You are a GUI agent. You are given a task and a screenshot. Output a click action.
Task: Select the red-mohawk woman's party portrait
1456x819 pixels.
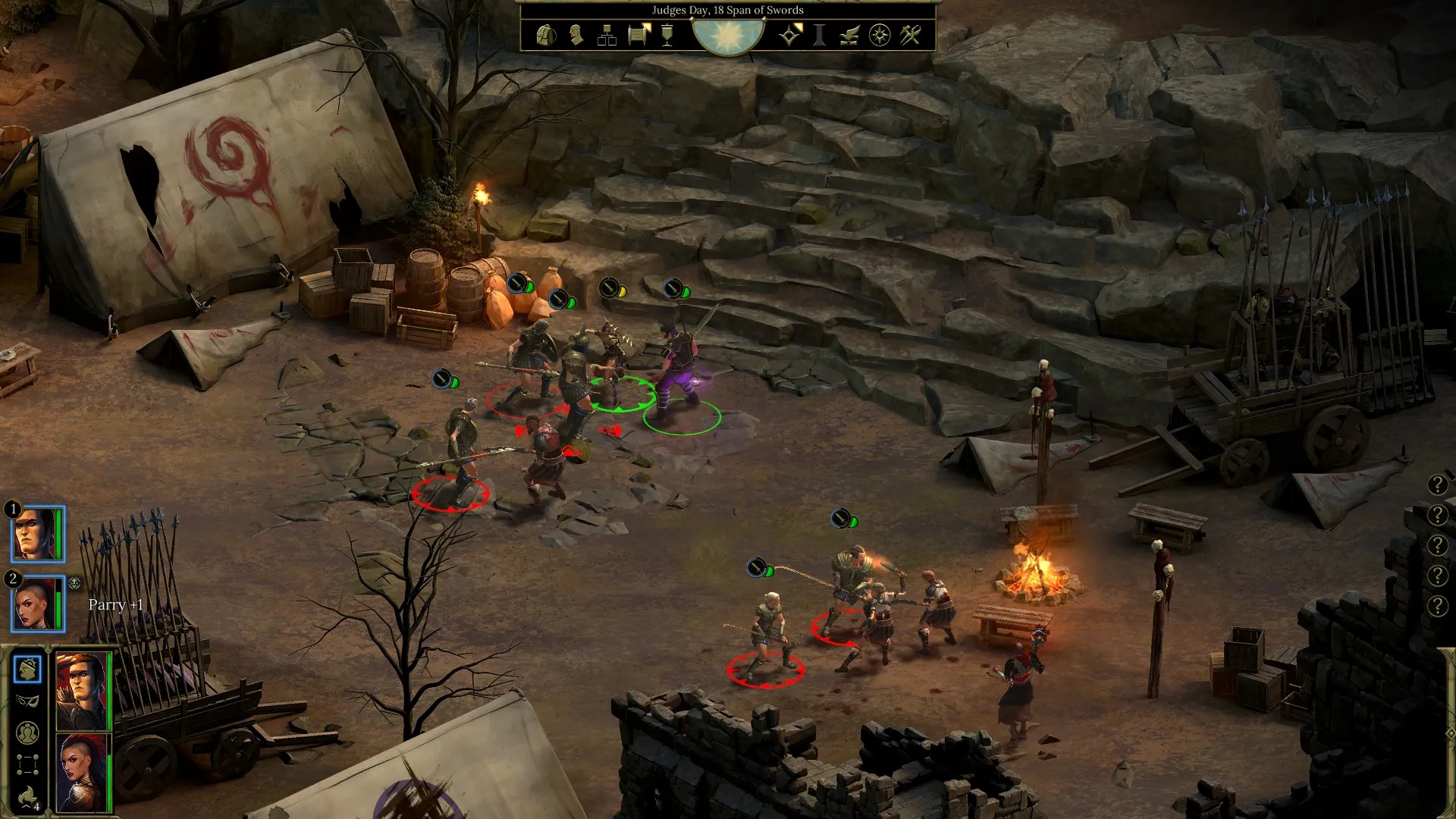coord(82,773)
